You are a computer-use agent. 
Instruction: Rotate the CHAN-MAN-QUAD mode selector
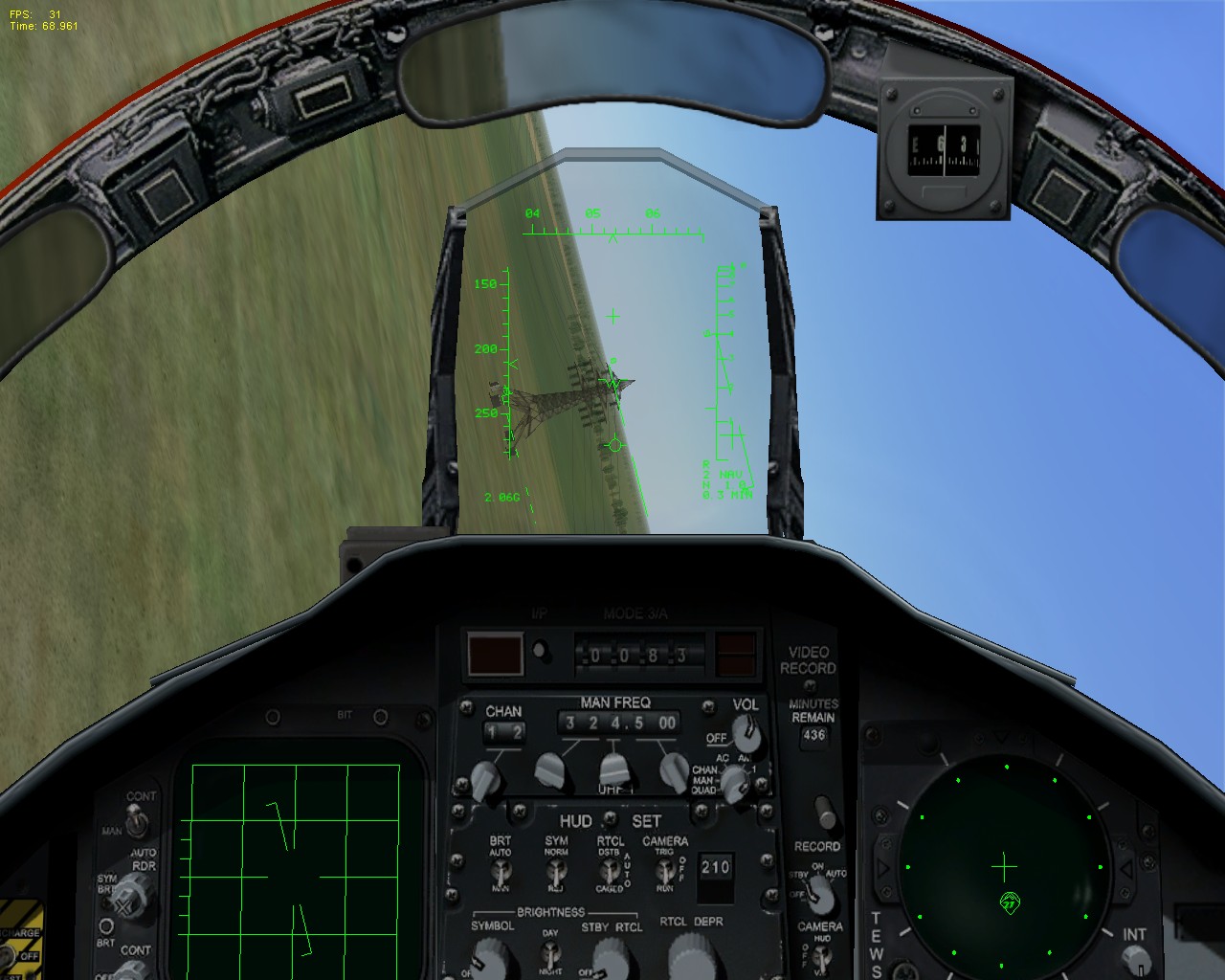pos(733,782)
